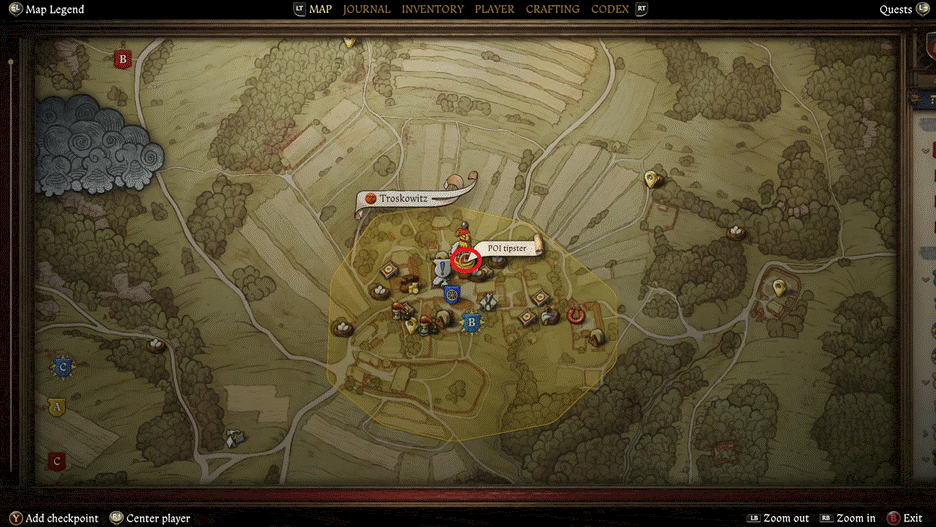936x527 pixels.
Task: Select the blue B quest marker in town
Action: coord(471,322)
